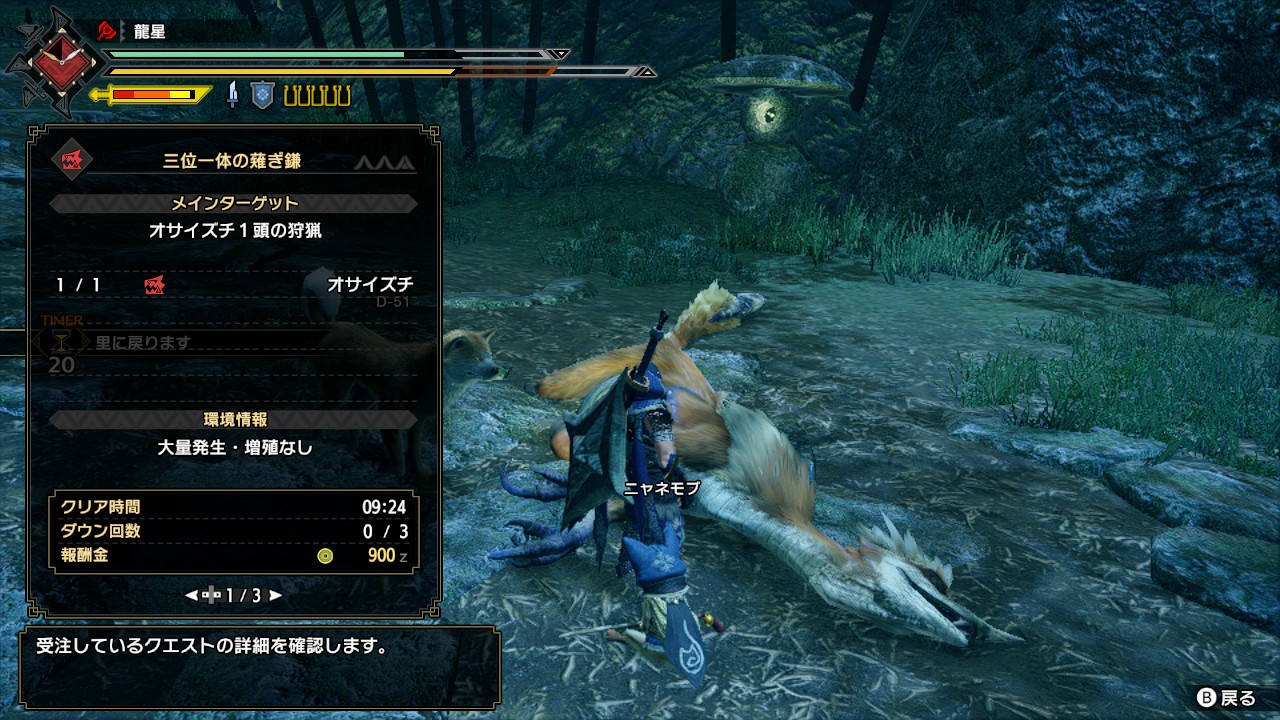Click the blue shield status icon

[x=262, y=95]
